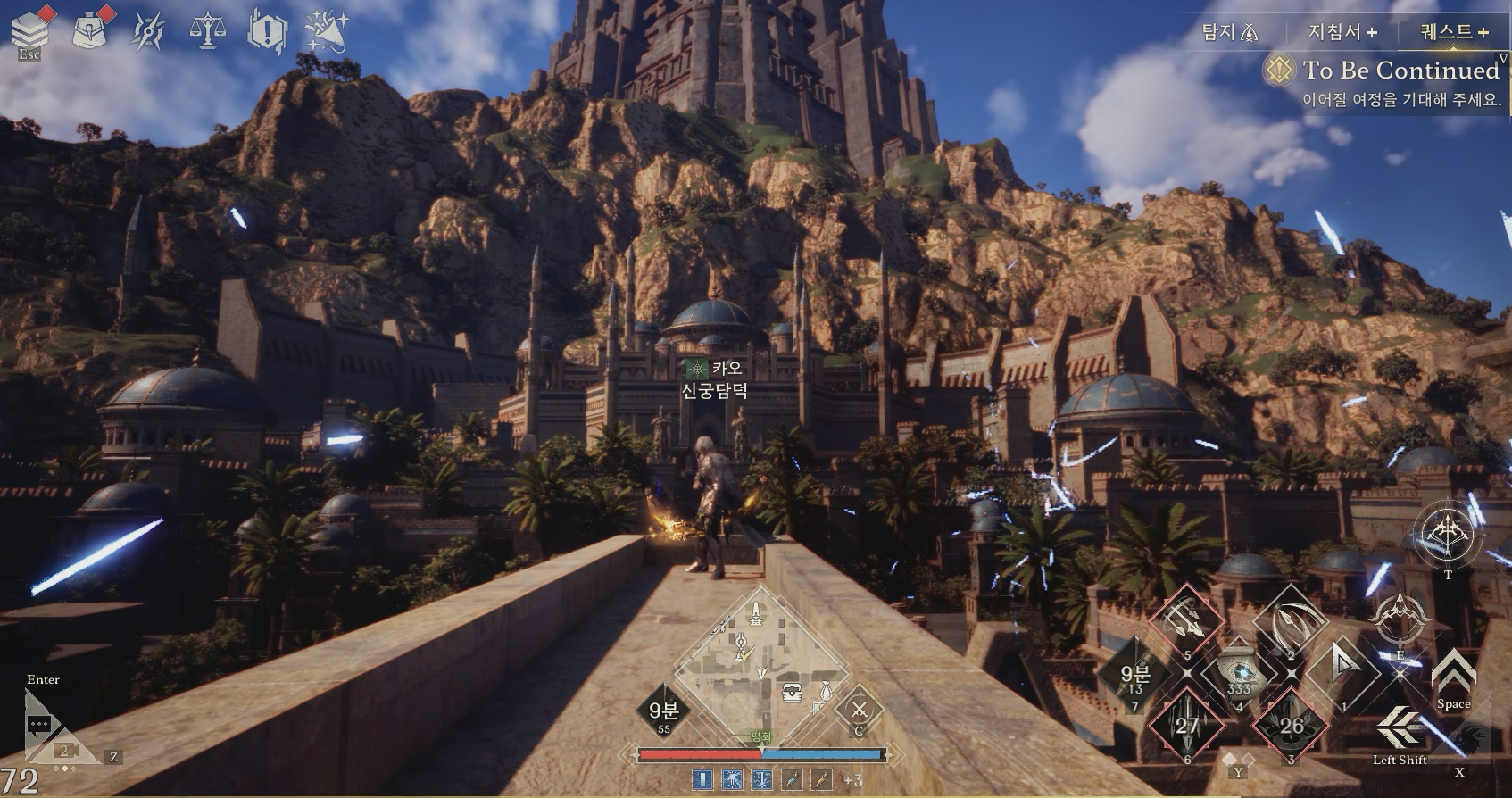Open the chat speech bubble icon

[x=40, y=724]
